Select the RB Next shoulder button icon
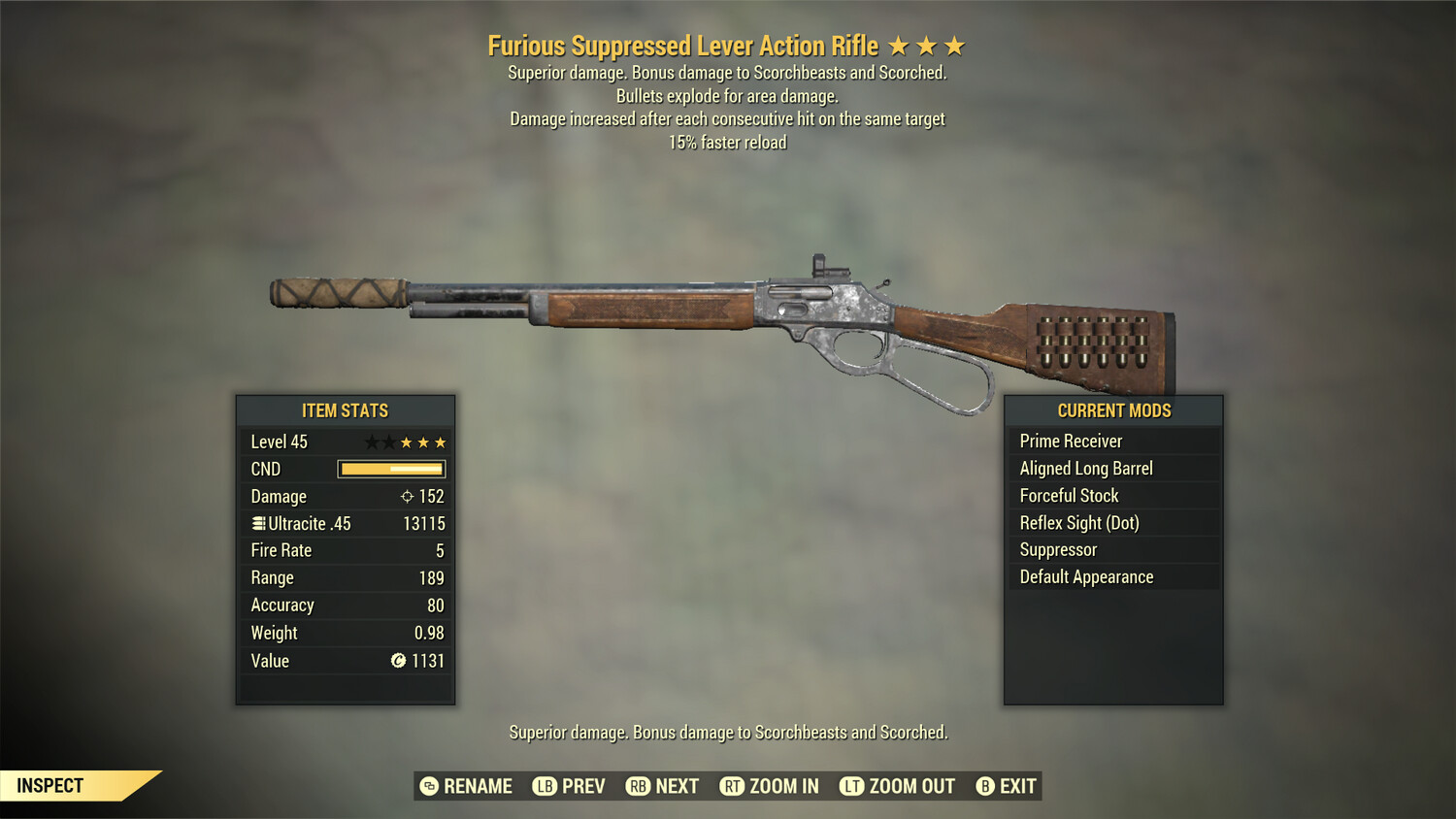 pos(639,786)
